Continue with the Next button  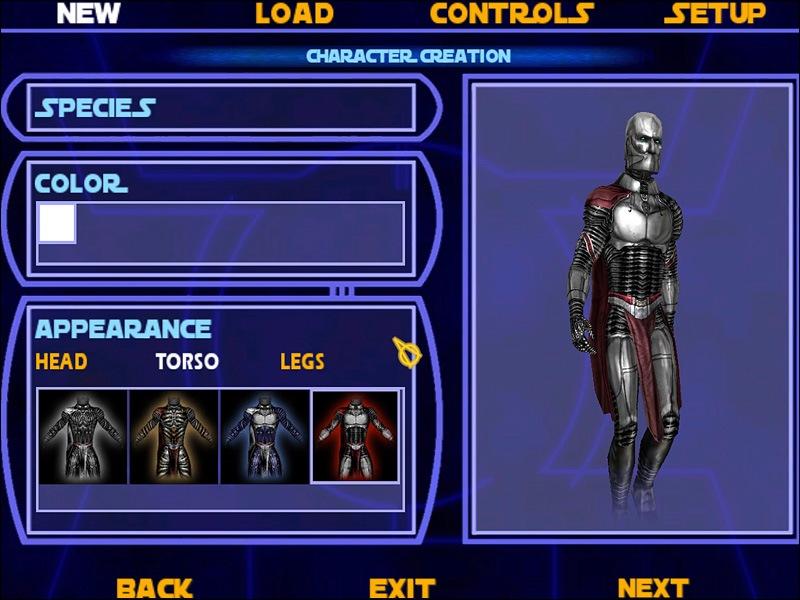coord(652,588)
